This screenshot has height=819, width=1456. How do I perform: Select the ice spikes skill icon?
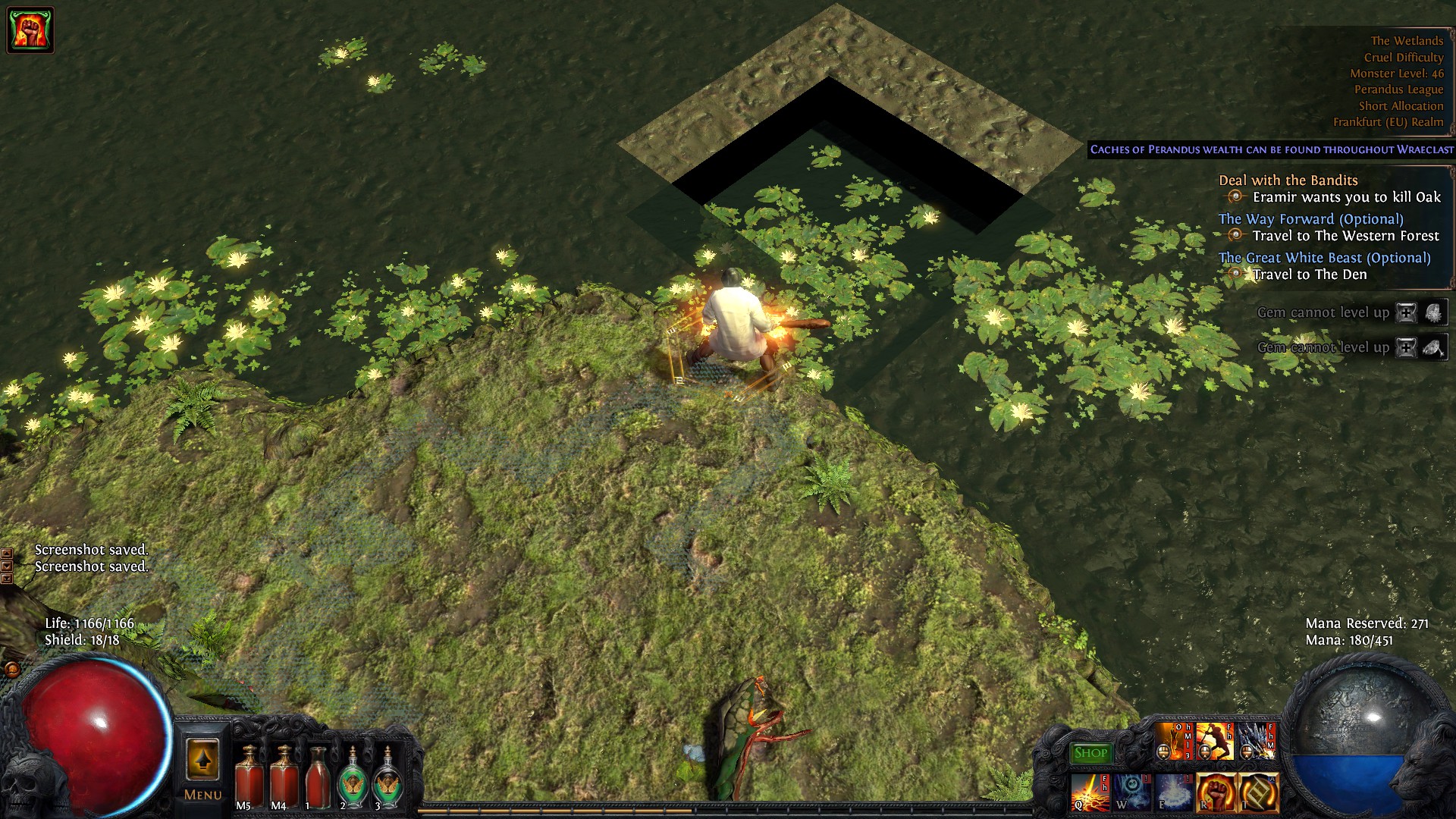pos(1256,741)
